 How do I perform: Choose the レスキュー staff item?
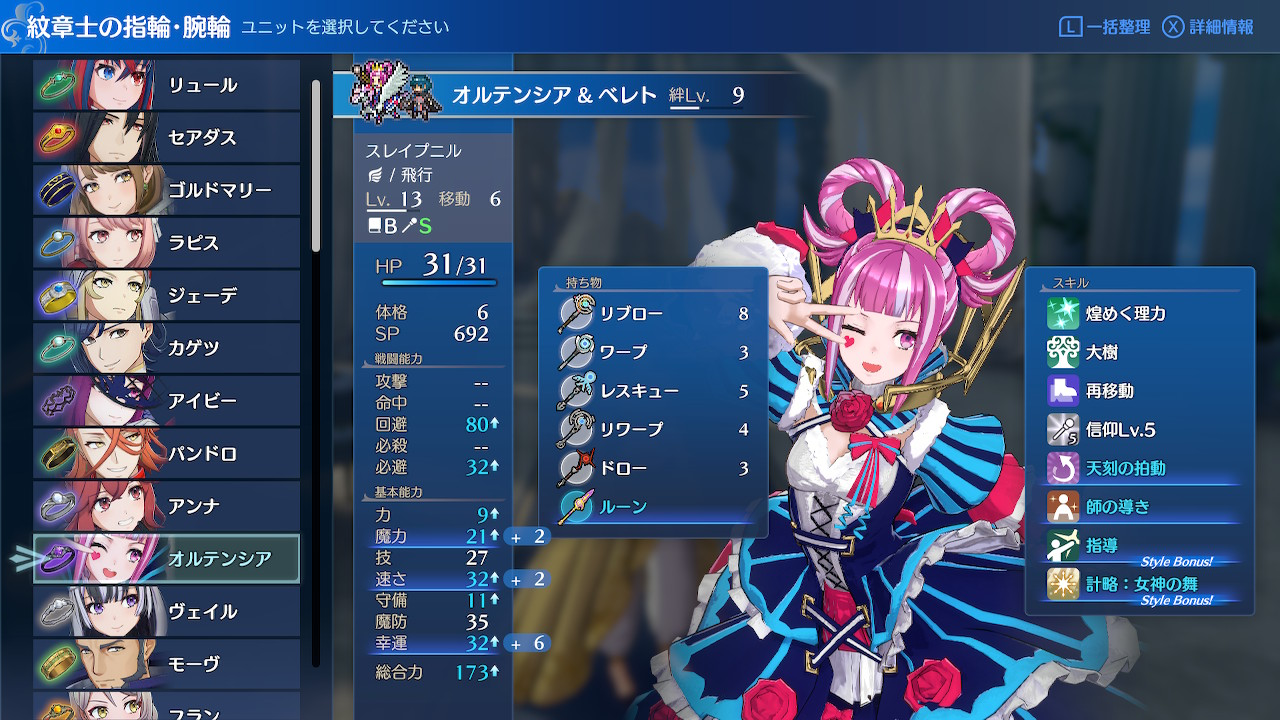[653, 391]
